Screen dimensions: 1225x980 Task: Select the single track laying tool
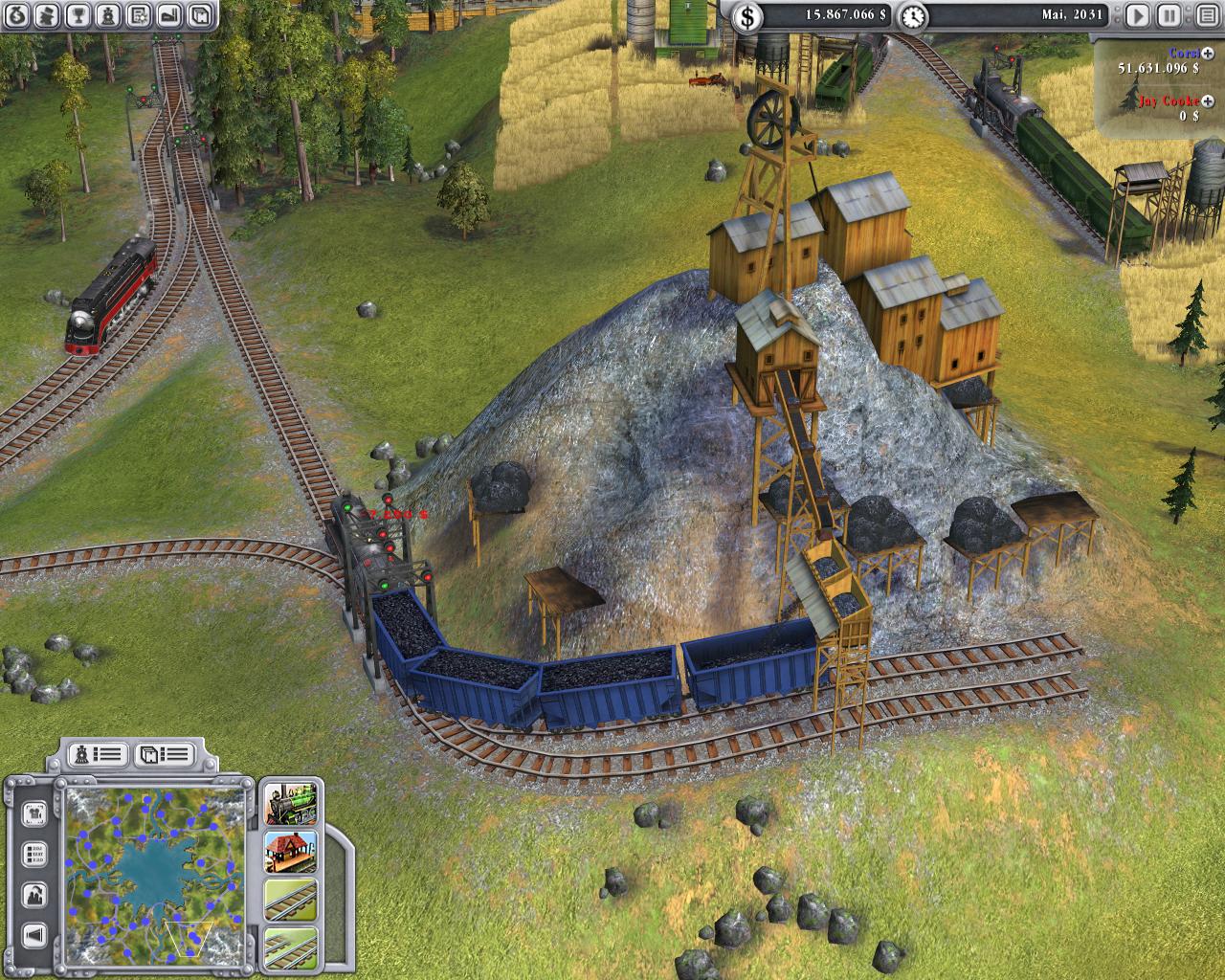291,900
